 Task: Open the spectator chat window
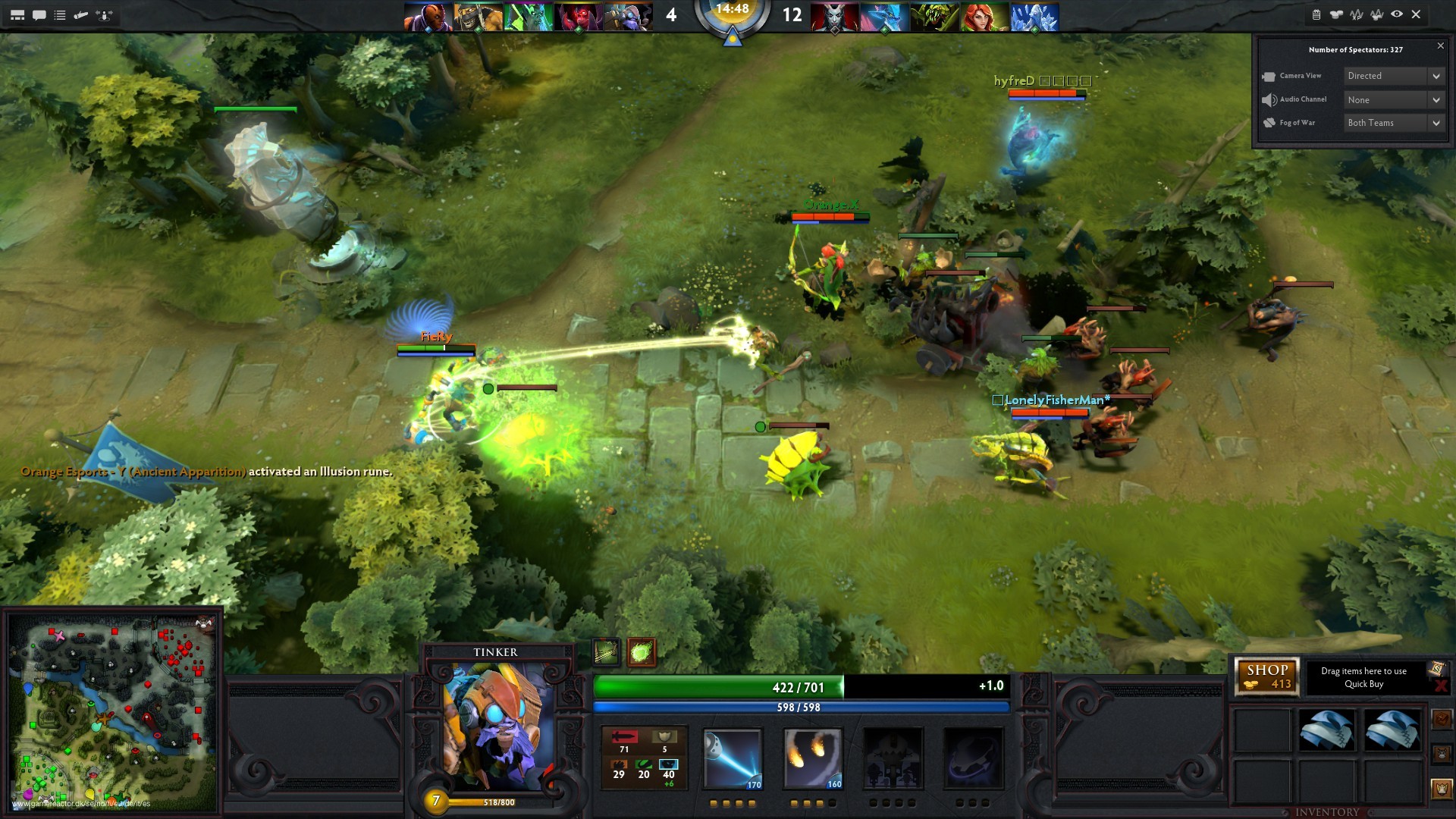[40, 14]
